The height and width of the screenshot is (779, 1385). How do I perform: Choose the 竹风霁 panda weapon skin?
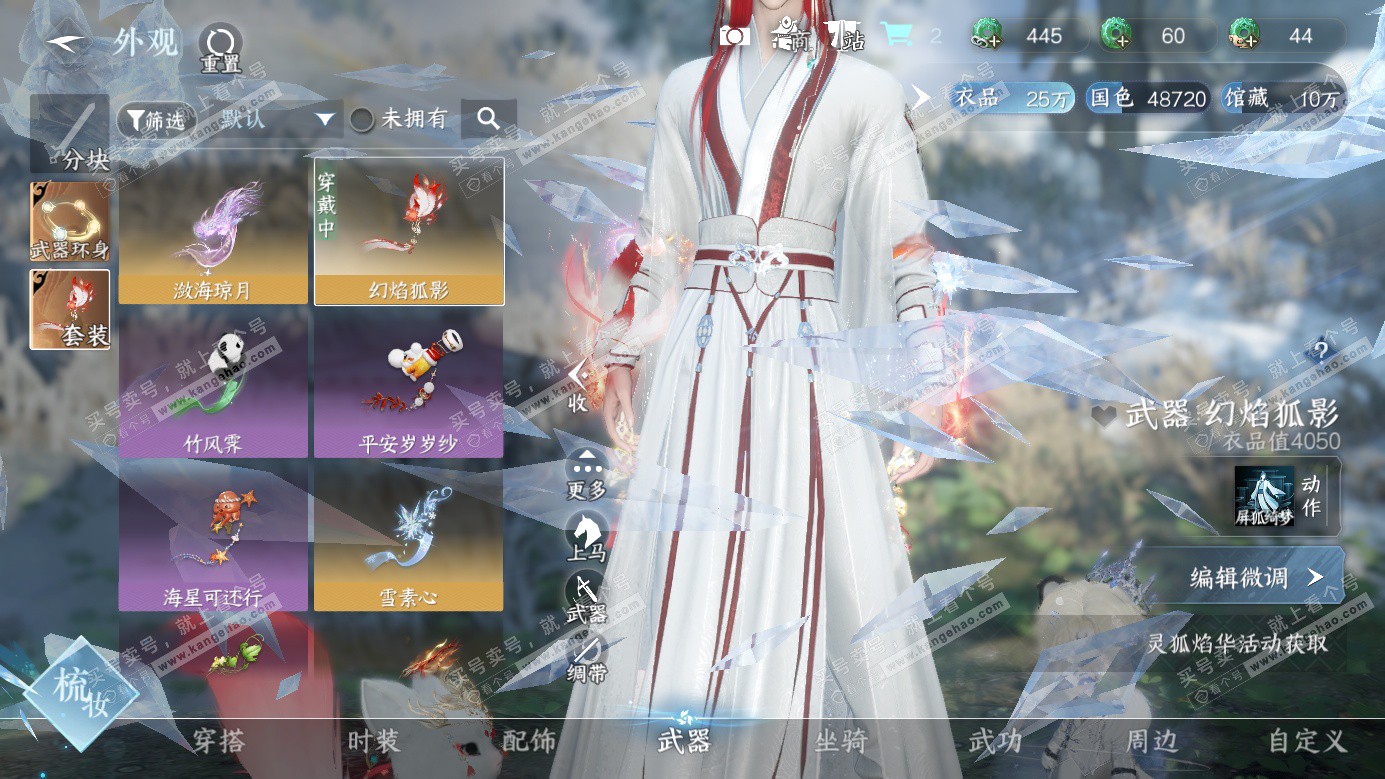pyautogui.click(x=213, y=385)
